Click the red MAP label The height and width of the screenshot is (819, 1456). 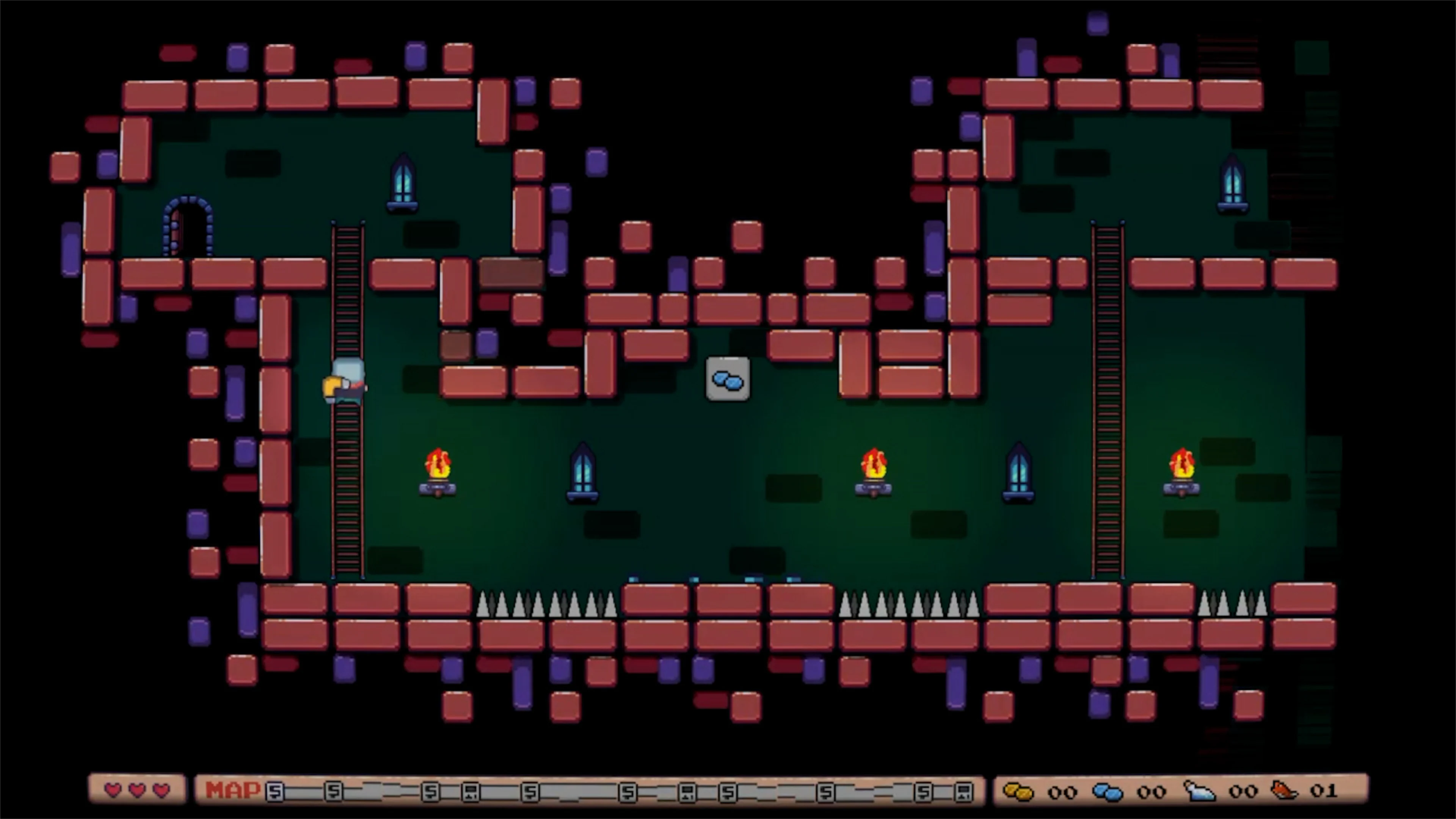pyautogui.click(x=232, y=789)
